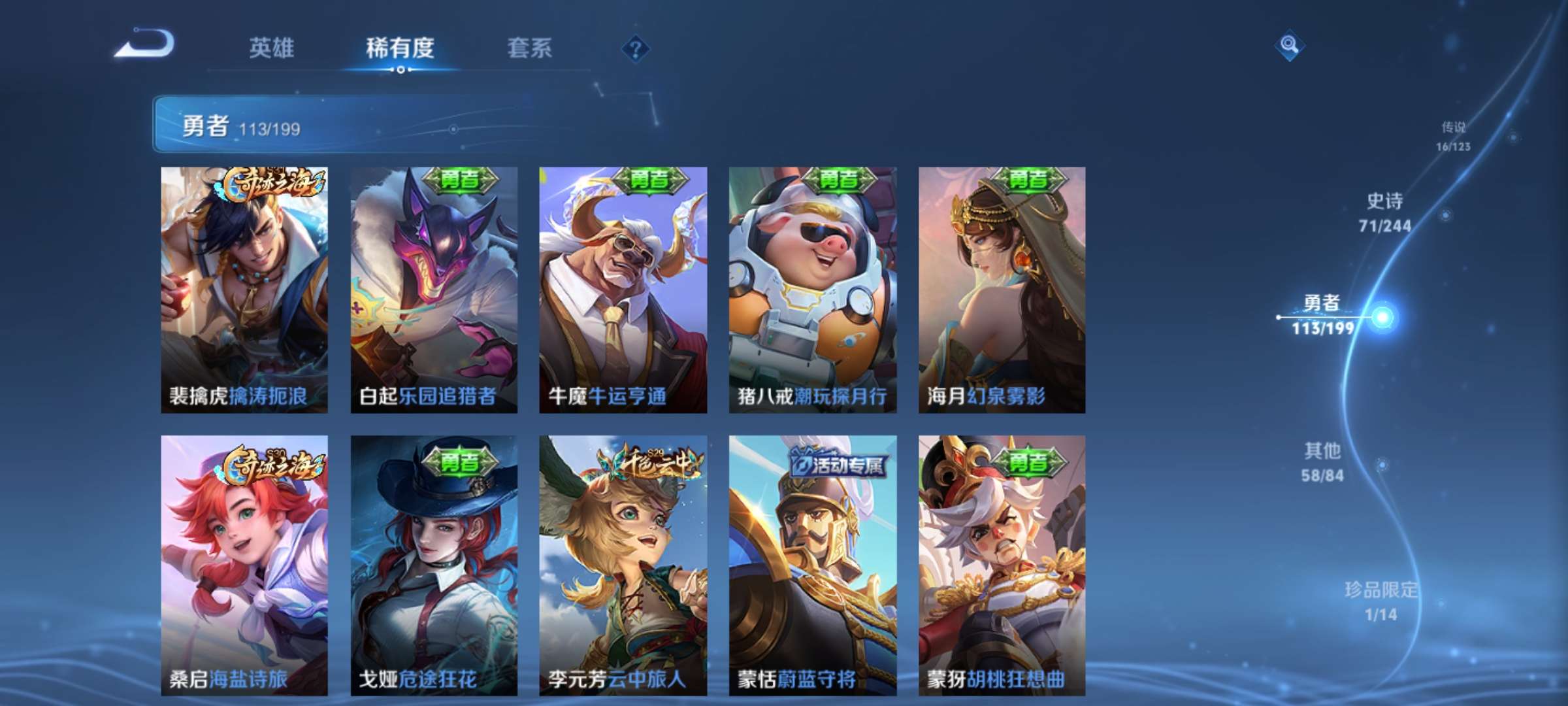The width and height of the screenshot is (1568, 706).
Task: Go to the 珍品限定 section
Action: pos(1380,601)
